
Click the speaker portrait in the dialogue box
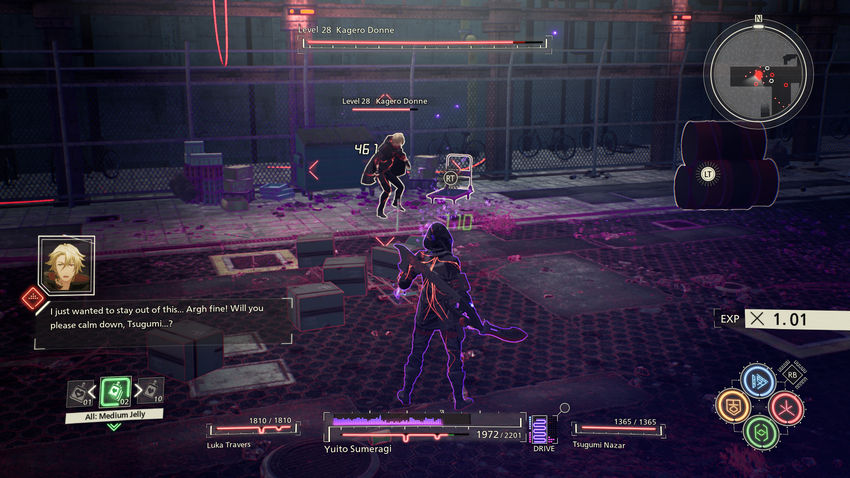66,262
